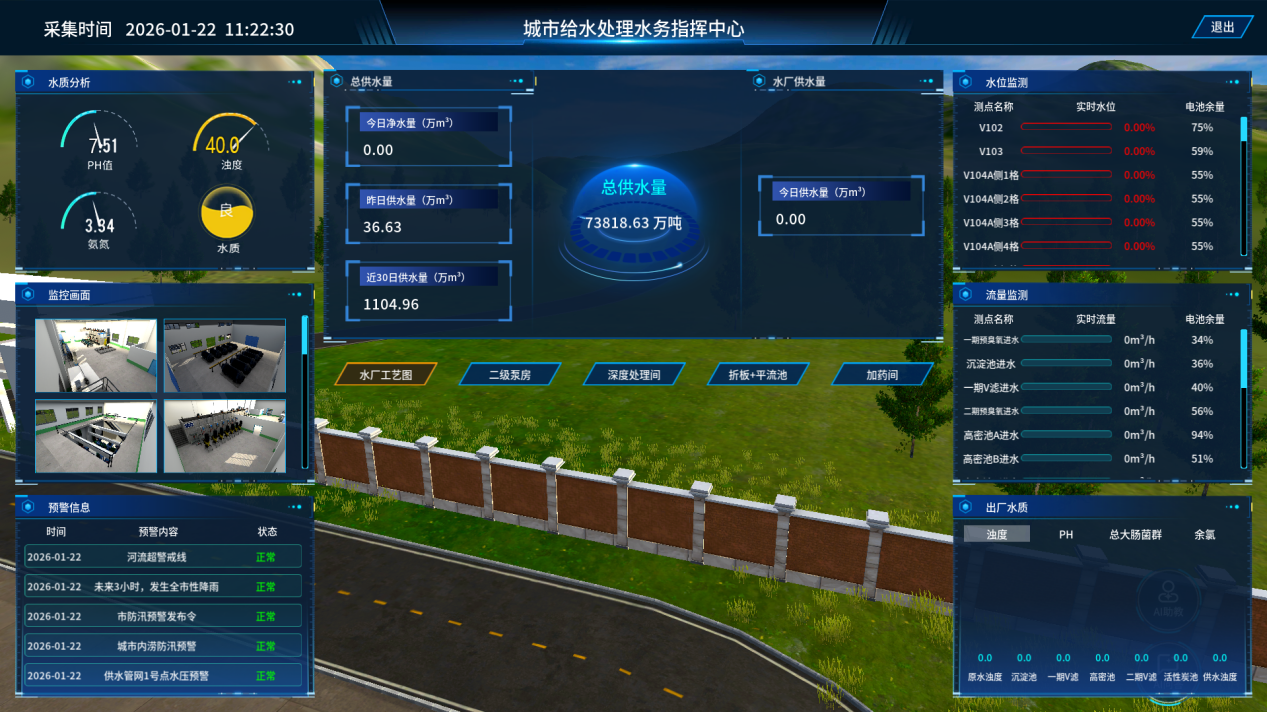
Task: Click the 退出 exit button
Action: (x=1222, y=28)
